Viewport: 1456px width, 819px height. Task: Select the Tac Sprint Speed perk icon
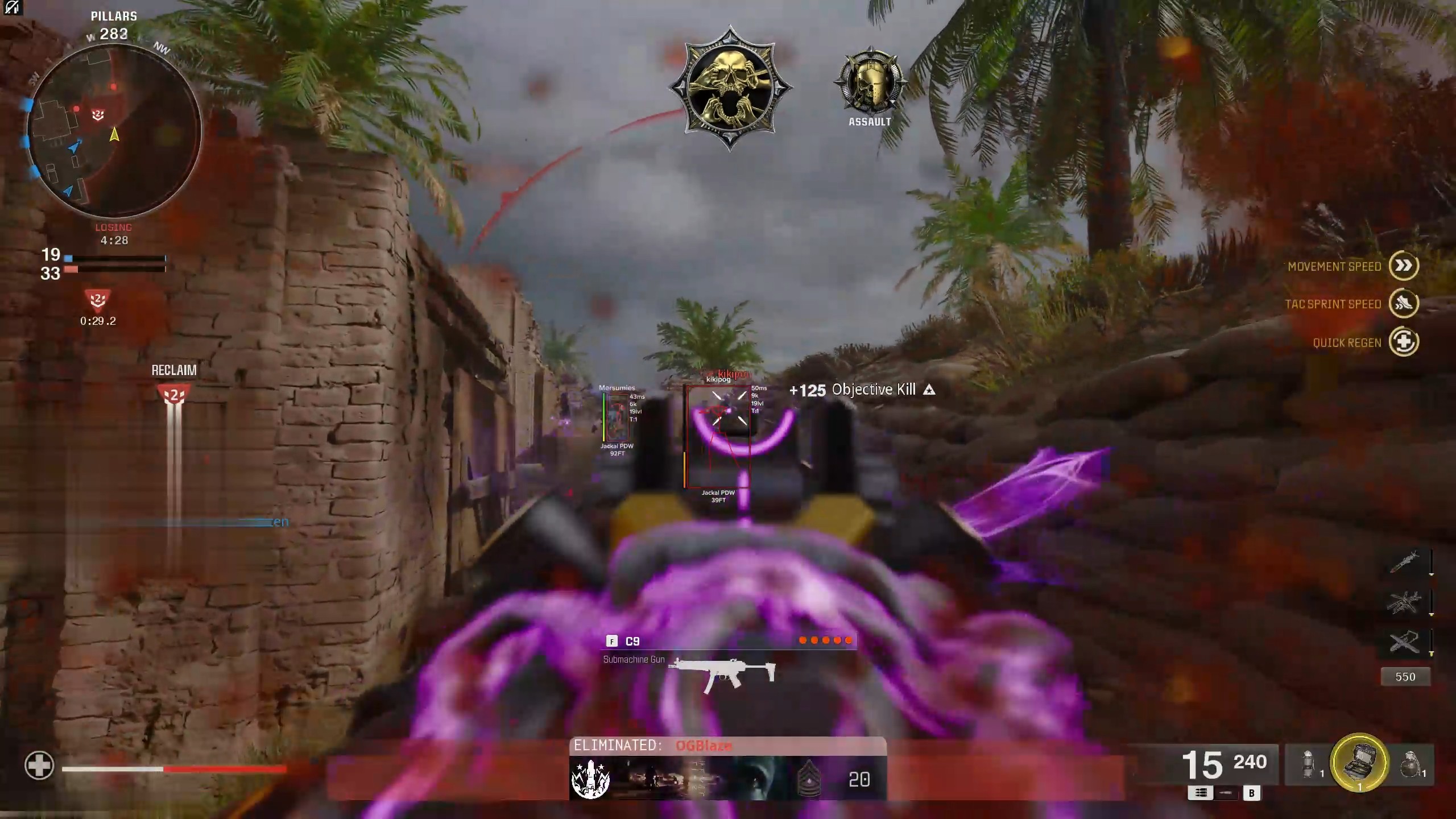(1403, 304)
